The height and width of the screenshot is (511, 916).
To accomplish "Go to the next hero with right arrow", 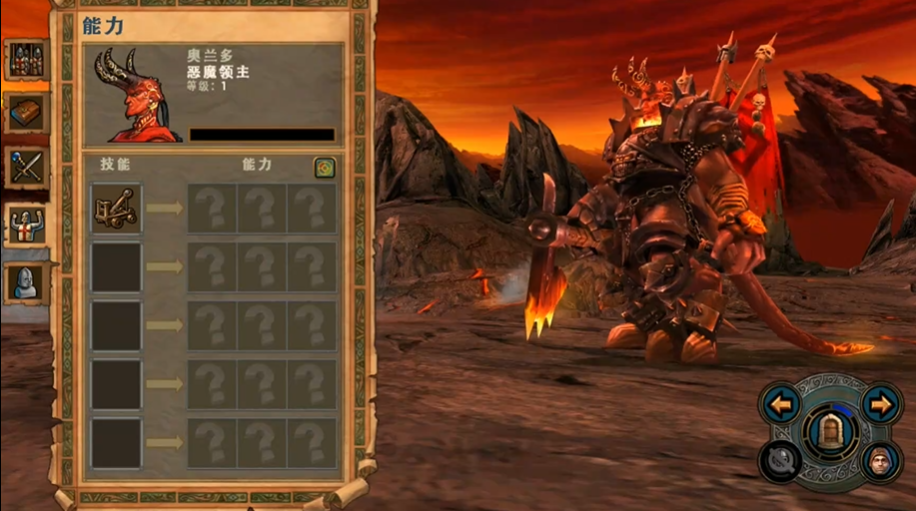I will (x=880, y=405).
